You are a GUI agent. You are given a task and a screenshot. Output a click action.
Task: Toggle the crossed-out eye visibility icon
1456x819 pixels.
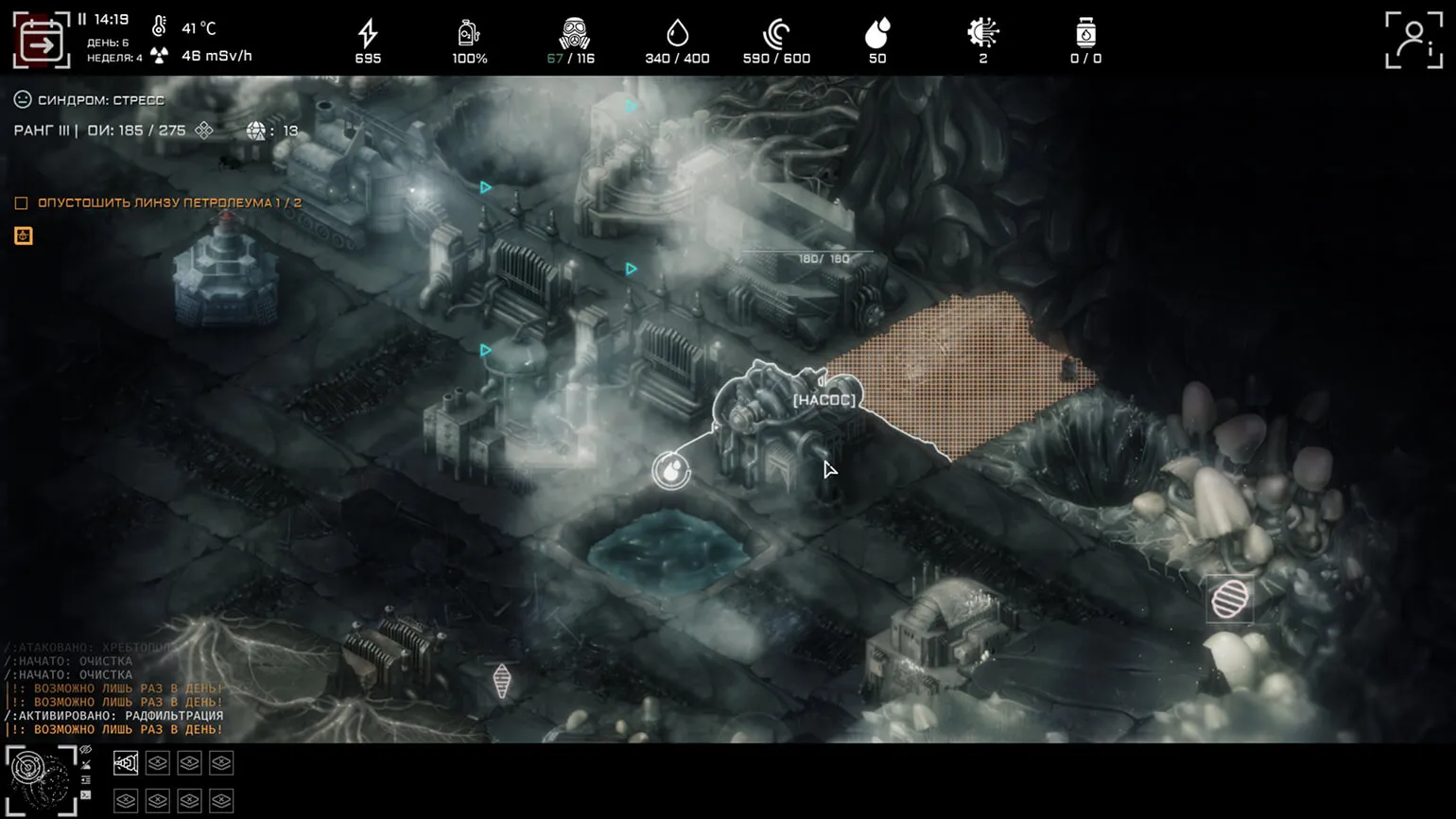(x=86, y=750)
